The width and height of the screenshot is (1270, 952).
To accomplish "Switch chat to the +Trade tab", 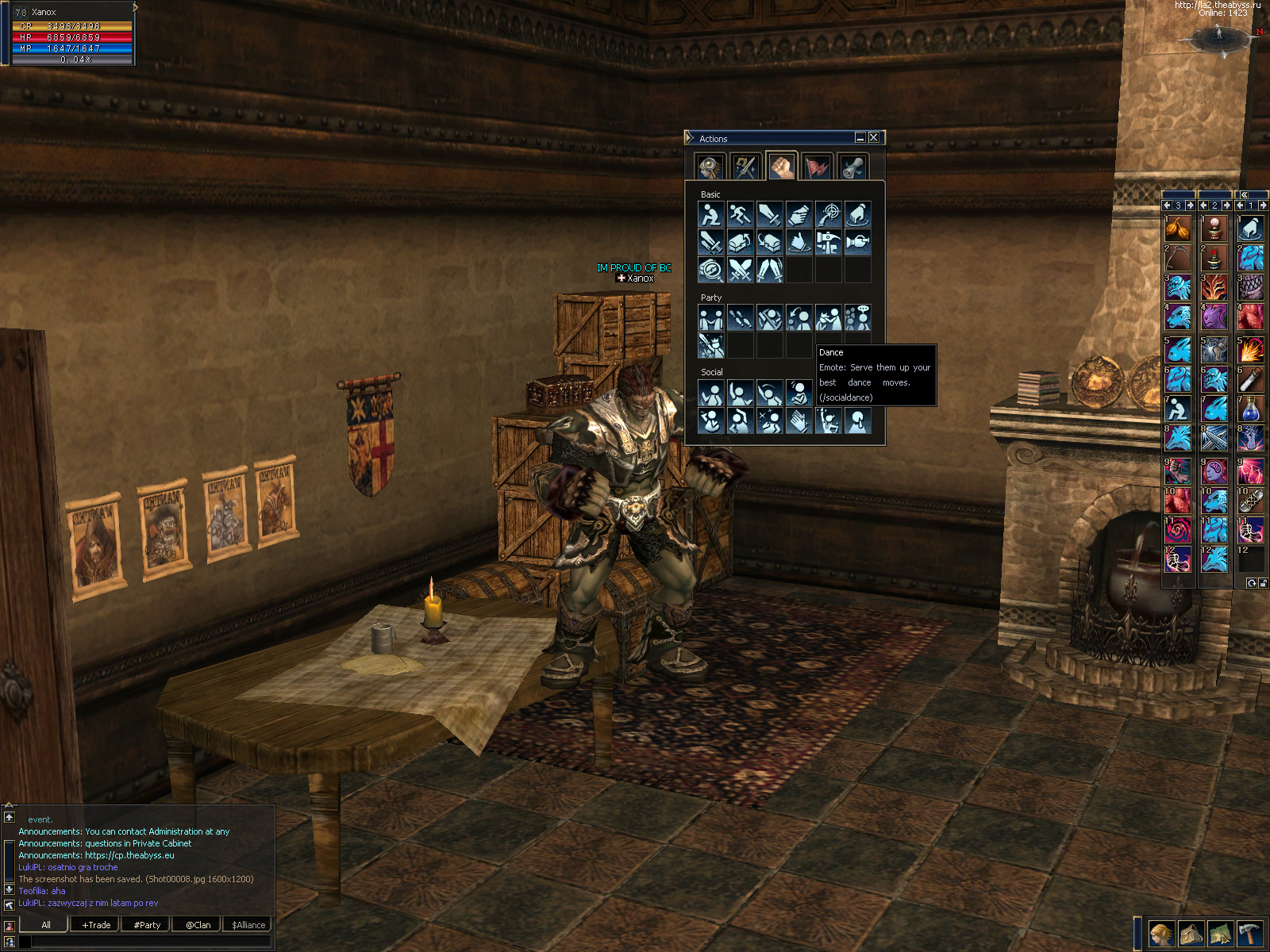I will [x=96, y=924].
